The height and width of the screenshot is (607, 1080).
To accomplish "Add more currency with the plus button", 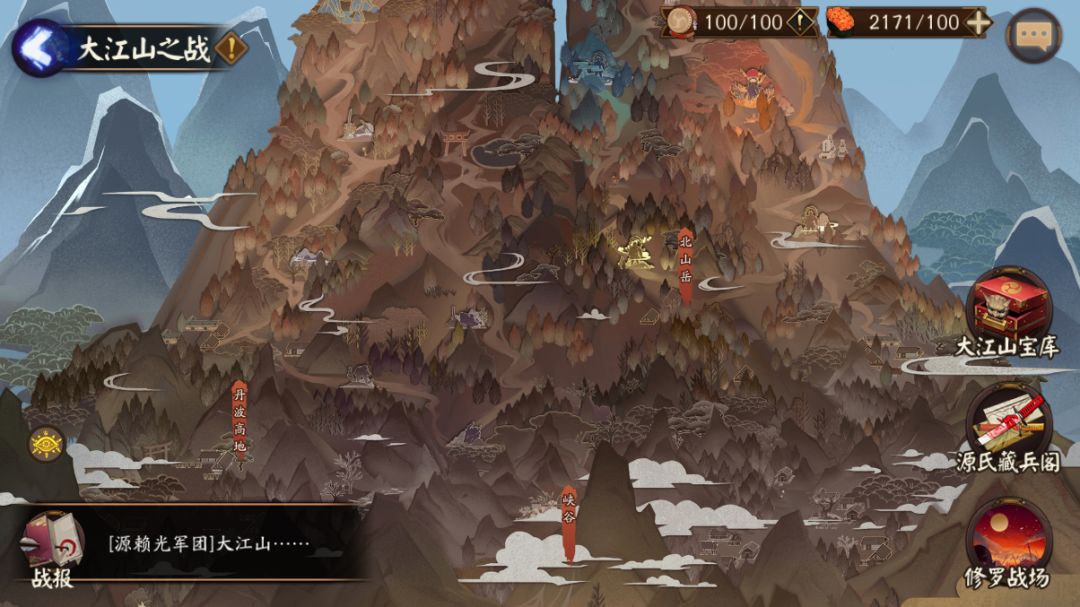I will [x=978, y=22].
